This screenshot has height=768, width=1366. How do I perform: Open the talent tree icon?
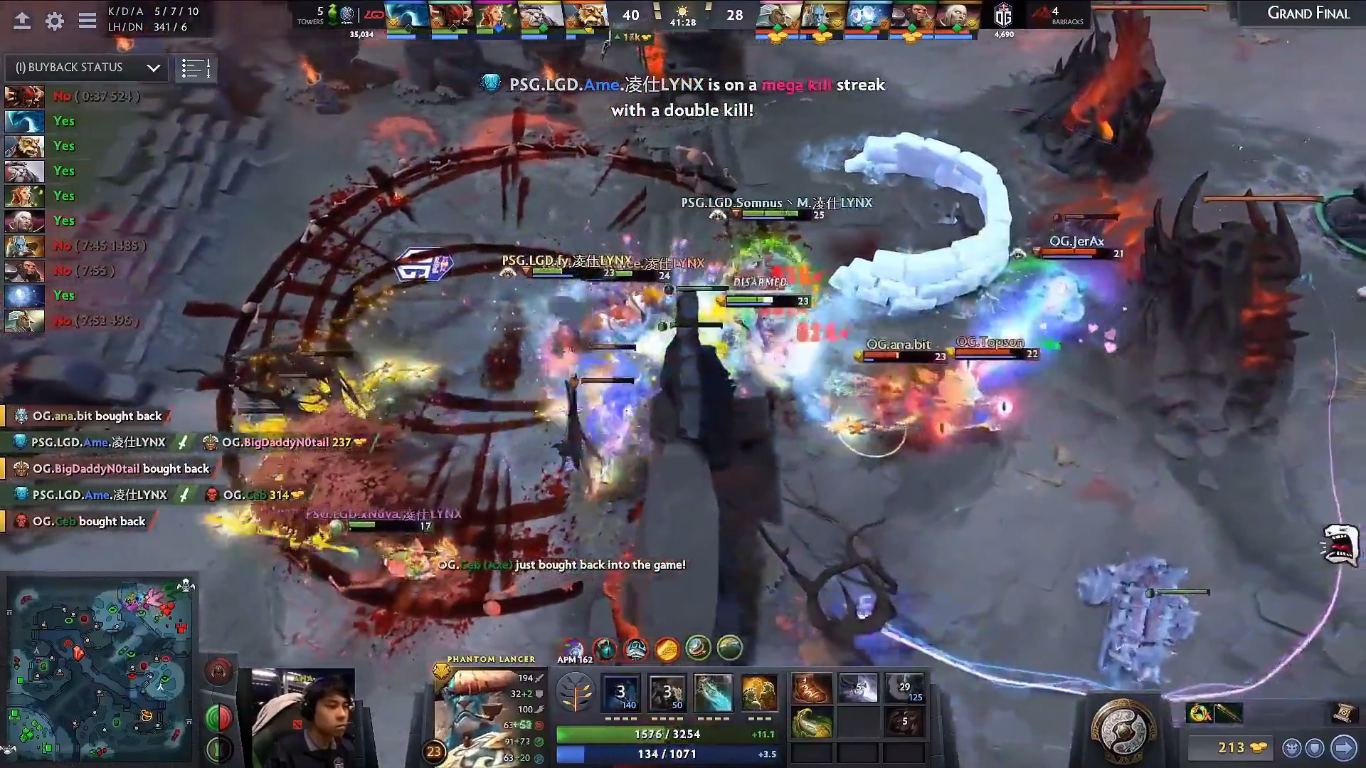coord(575,693)
